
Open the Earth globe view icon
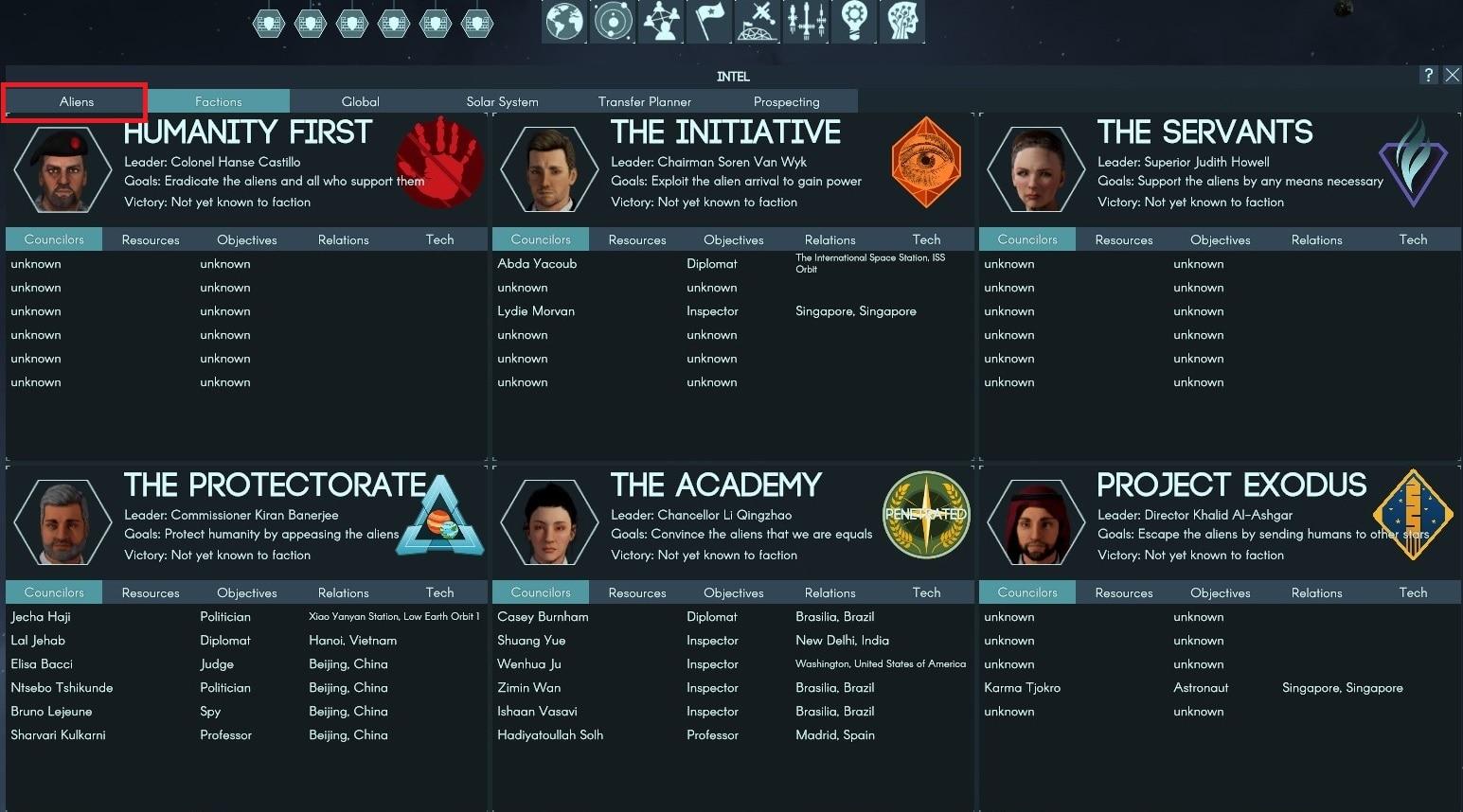coord(564,21)
